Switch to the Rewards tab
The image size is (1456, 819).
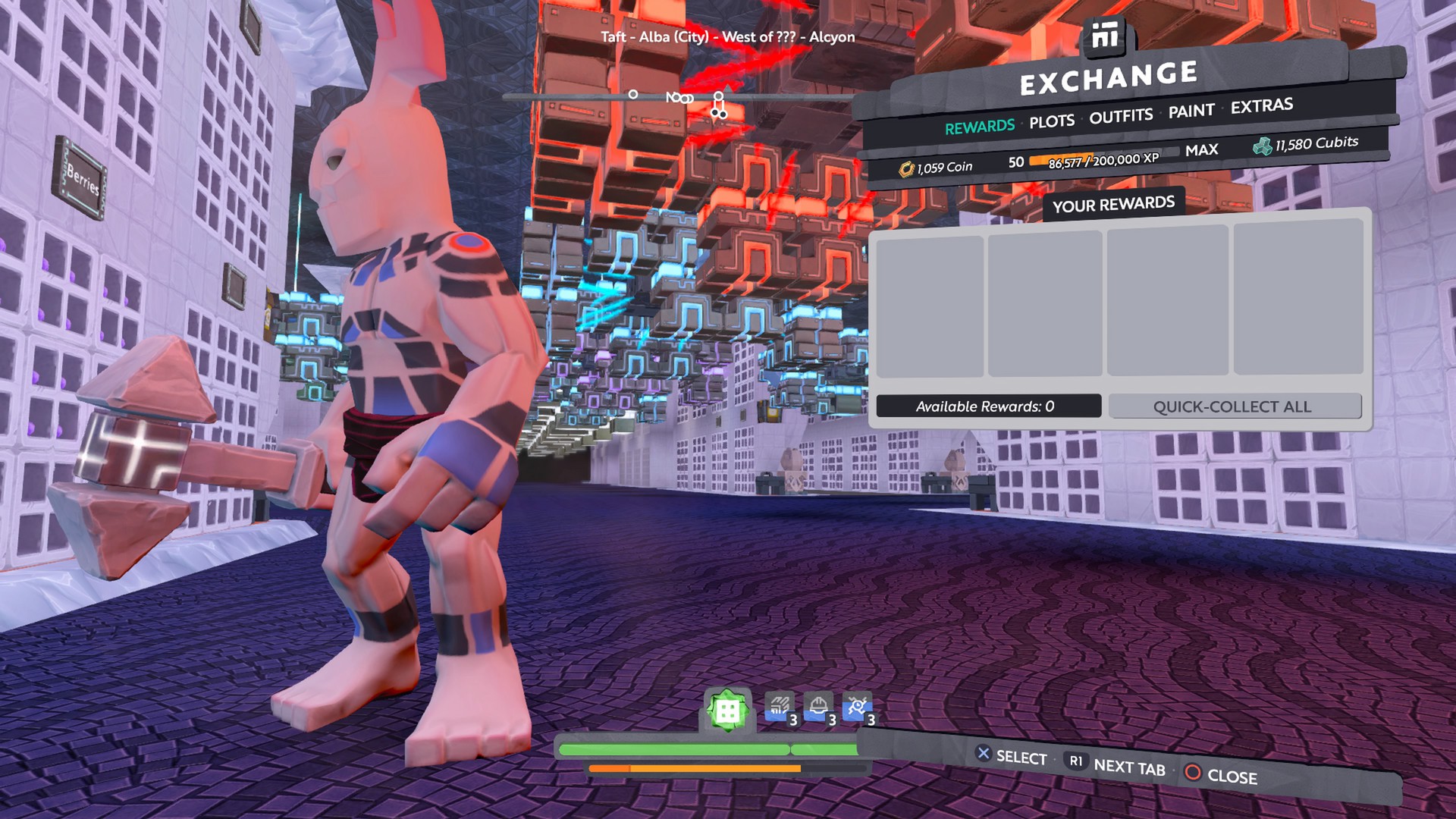coord(979,127)
